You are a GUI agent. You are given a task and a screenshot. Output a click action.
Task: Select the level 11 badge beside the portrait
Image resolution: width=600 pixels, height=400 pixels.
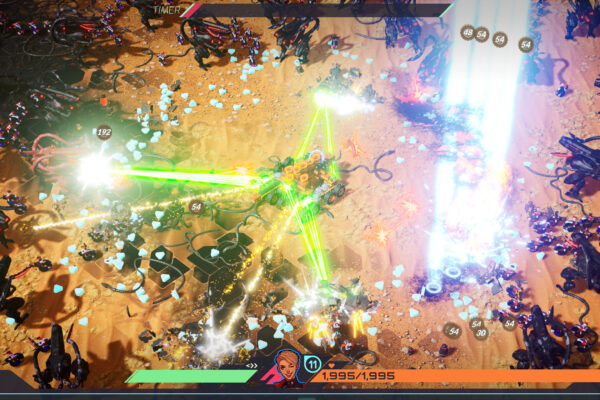pos(312,364)
